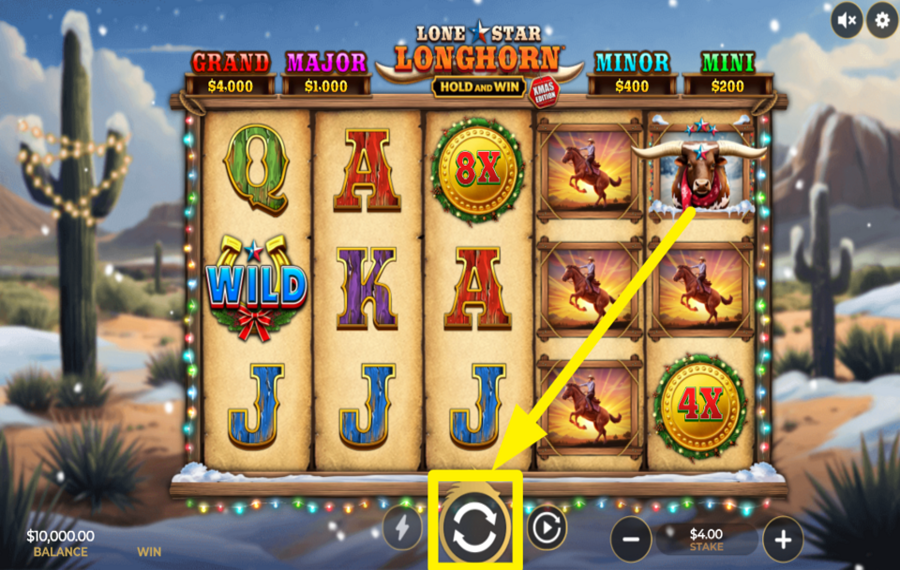Activate the lightning bolt turbo button
The image size is (900, 570).
pos(402,529)
